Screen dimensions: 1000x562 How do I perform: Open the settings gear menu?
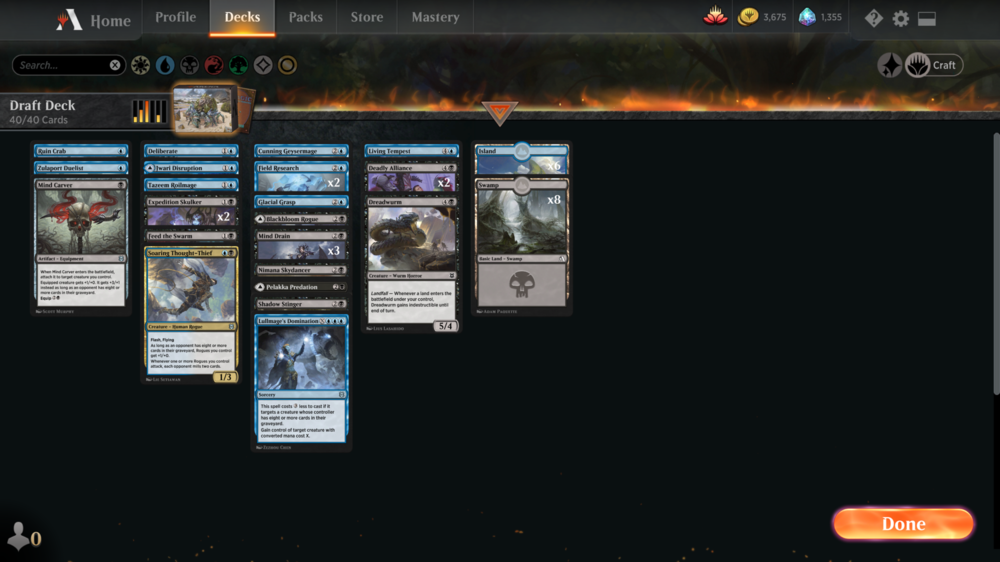pos(900,19)
